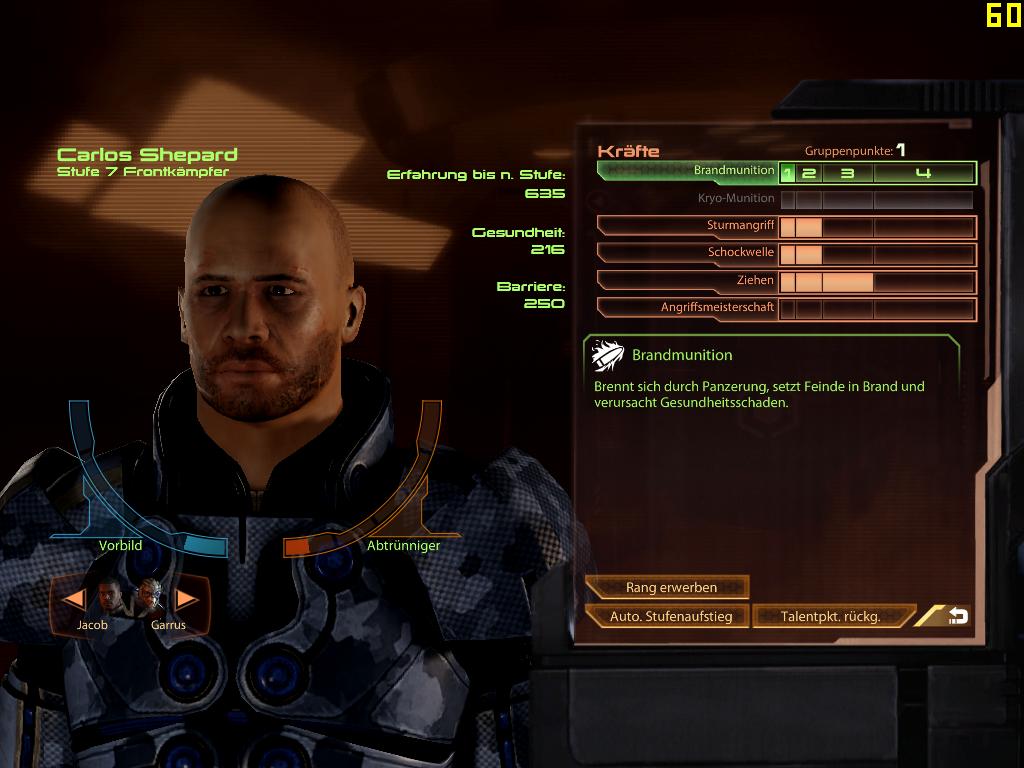
Task: Choose rank 2 of Brandmunition
Action: [809, 173]
